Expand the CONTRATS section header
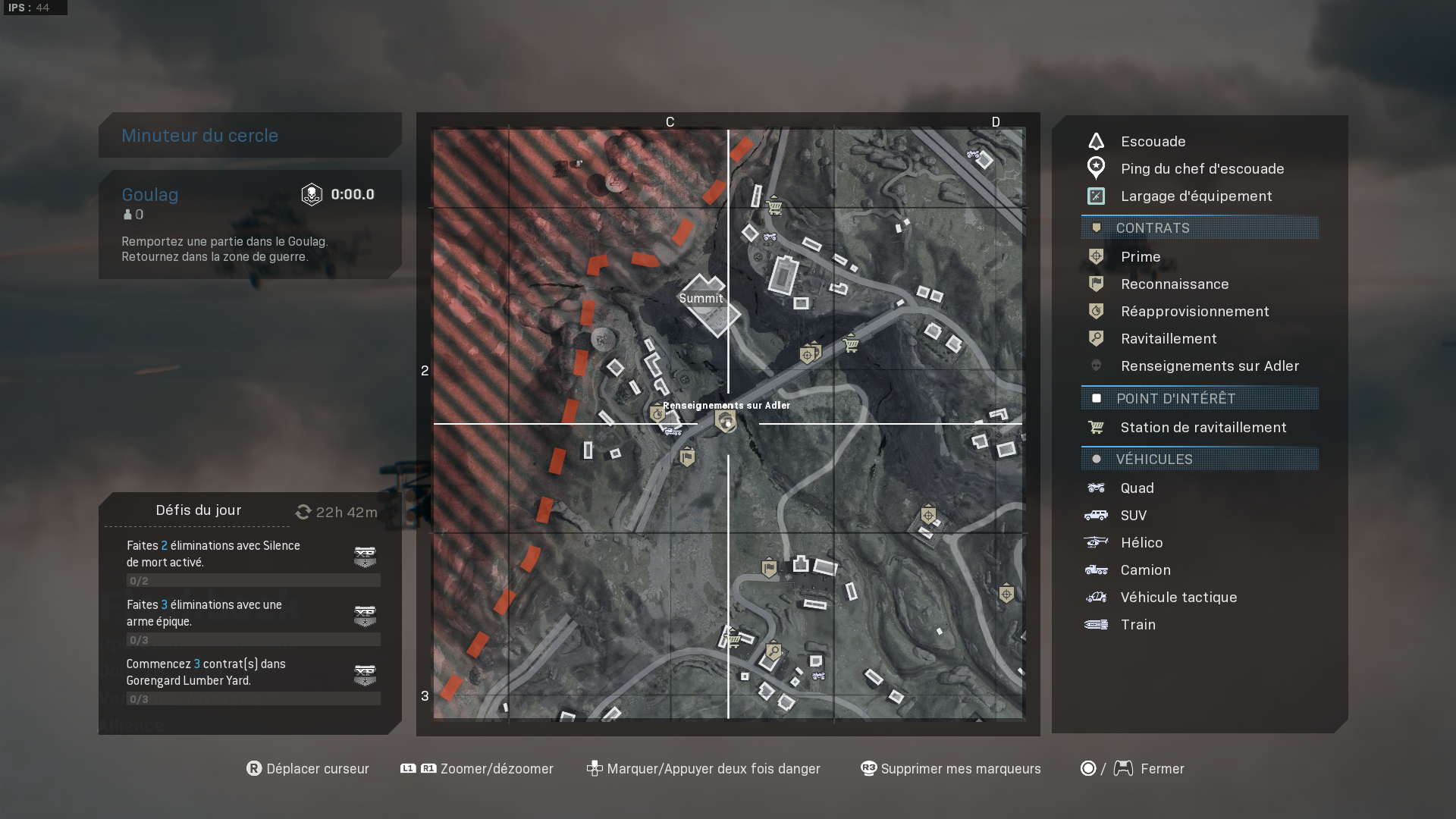The image size is (1456, 819). [1198, 227]
